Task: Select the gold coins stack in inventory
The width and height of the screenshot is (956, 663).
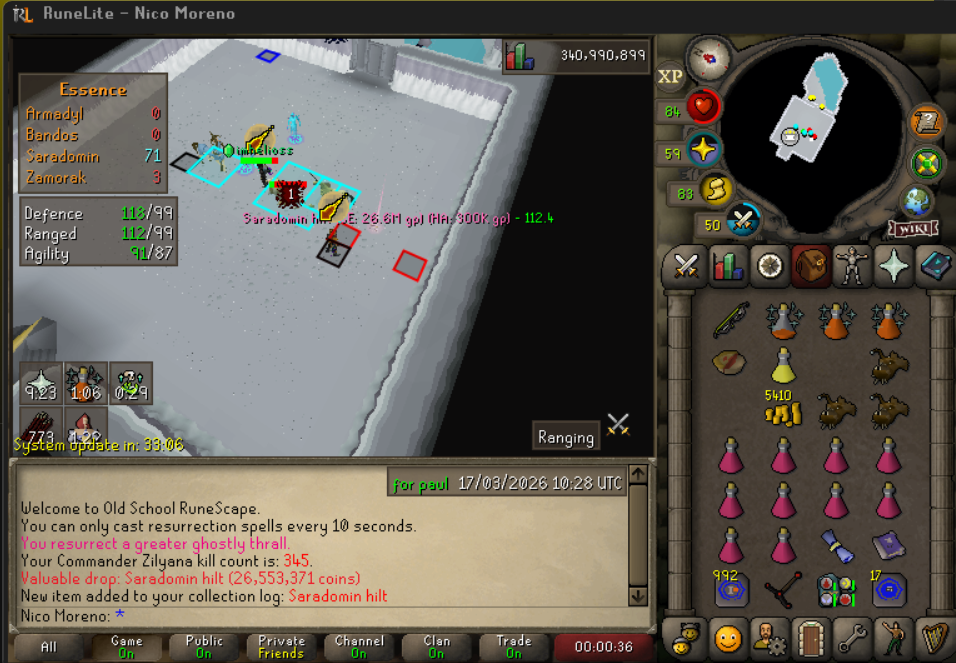Action: (x=783, y=411)
